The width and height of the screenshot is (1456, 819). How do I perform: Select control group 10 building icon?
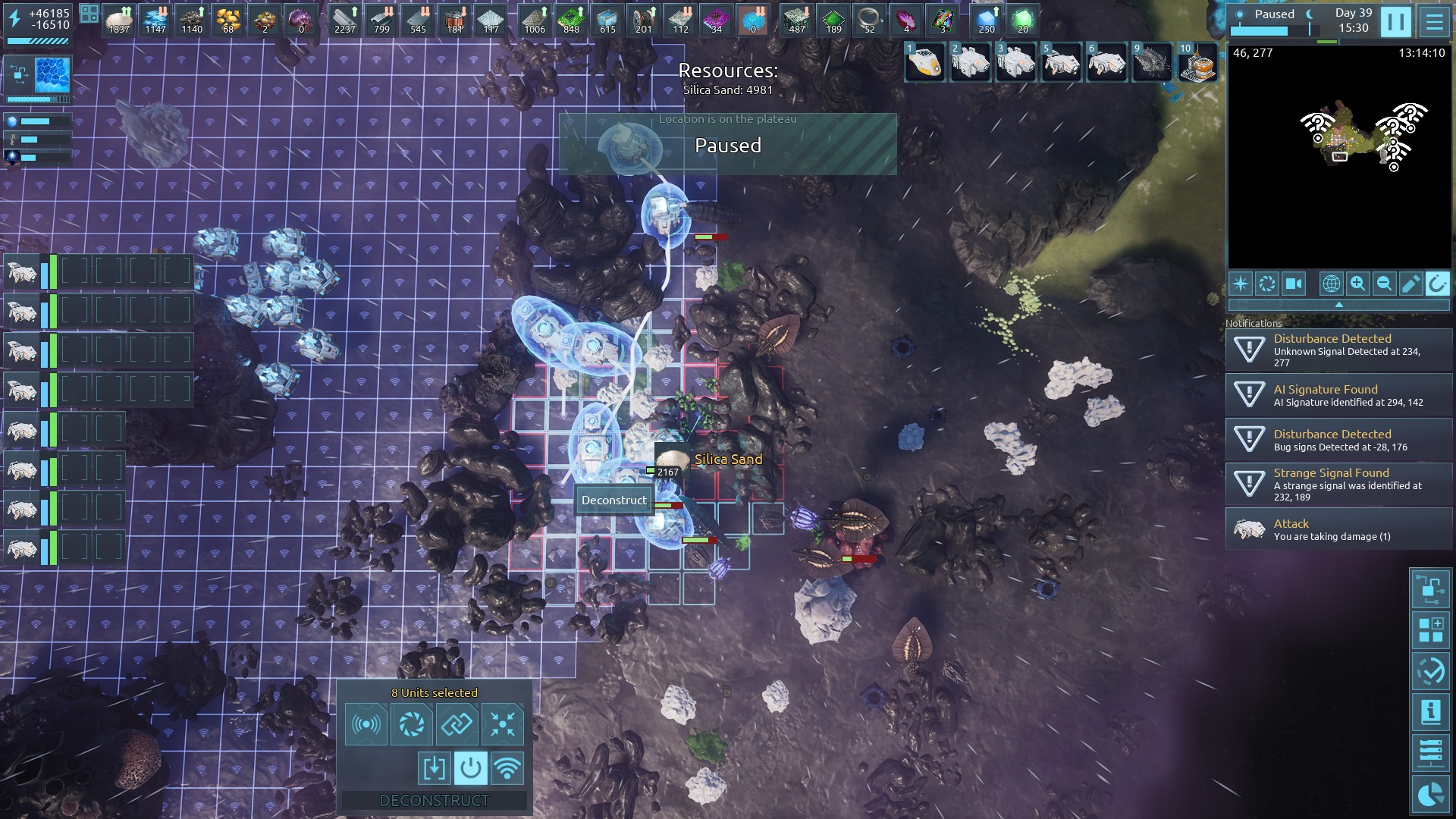[1198, 61]
